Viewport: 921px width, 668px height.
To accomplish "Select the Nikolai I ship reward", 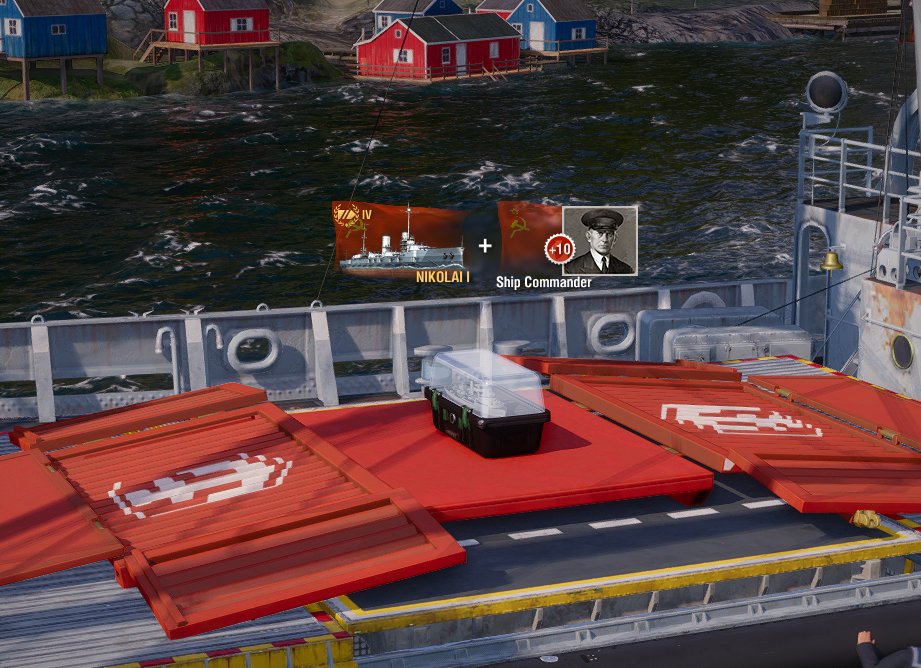I will 402,241.
